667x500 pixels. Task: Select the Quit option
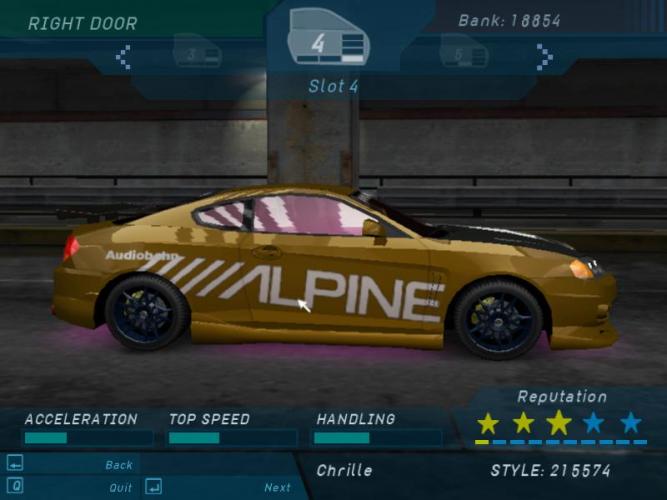pyautogui.click(x=120, y=488)
